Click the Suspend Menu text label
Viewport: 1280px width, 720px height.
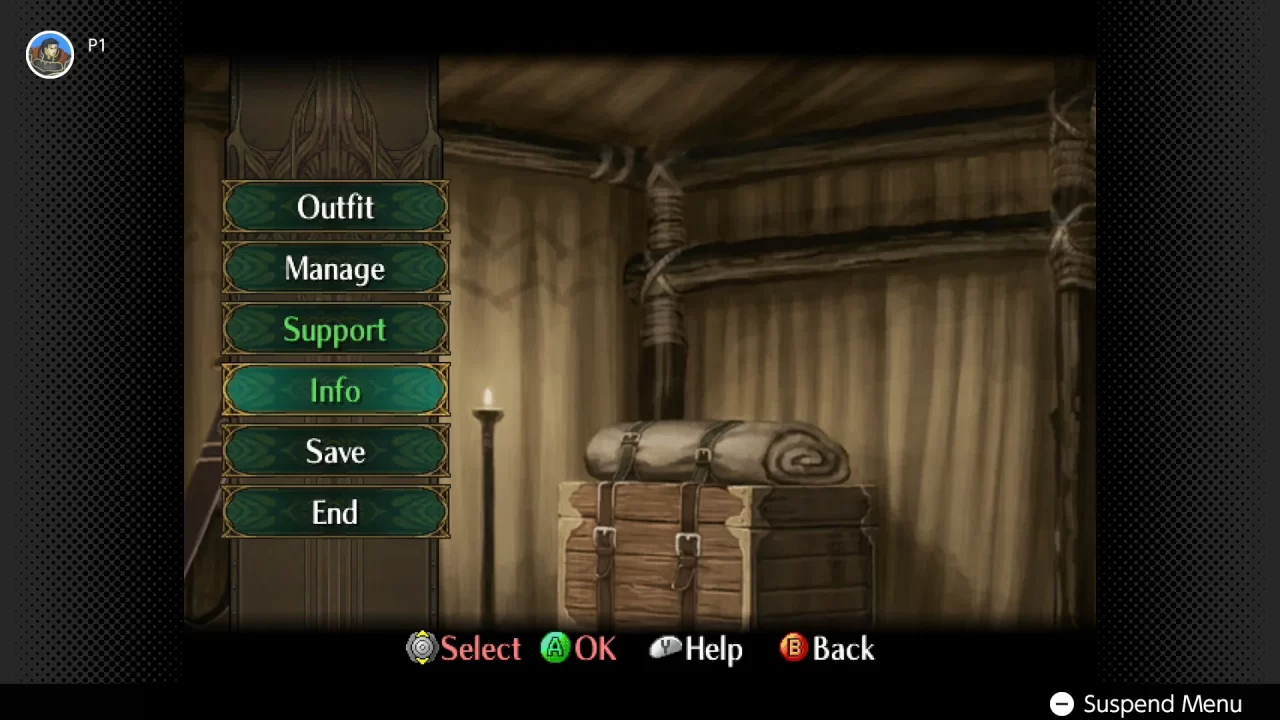pos(1162,704)
